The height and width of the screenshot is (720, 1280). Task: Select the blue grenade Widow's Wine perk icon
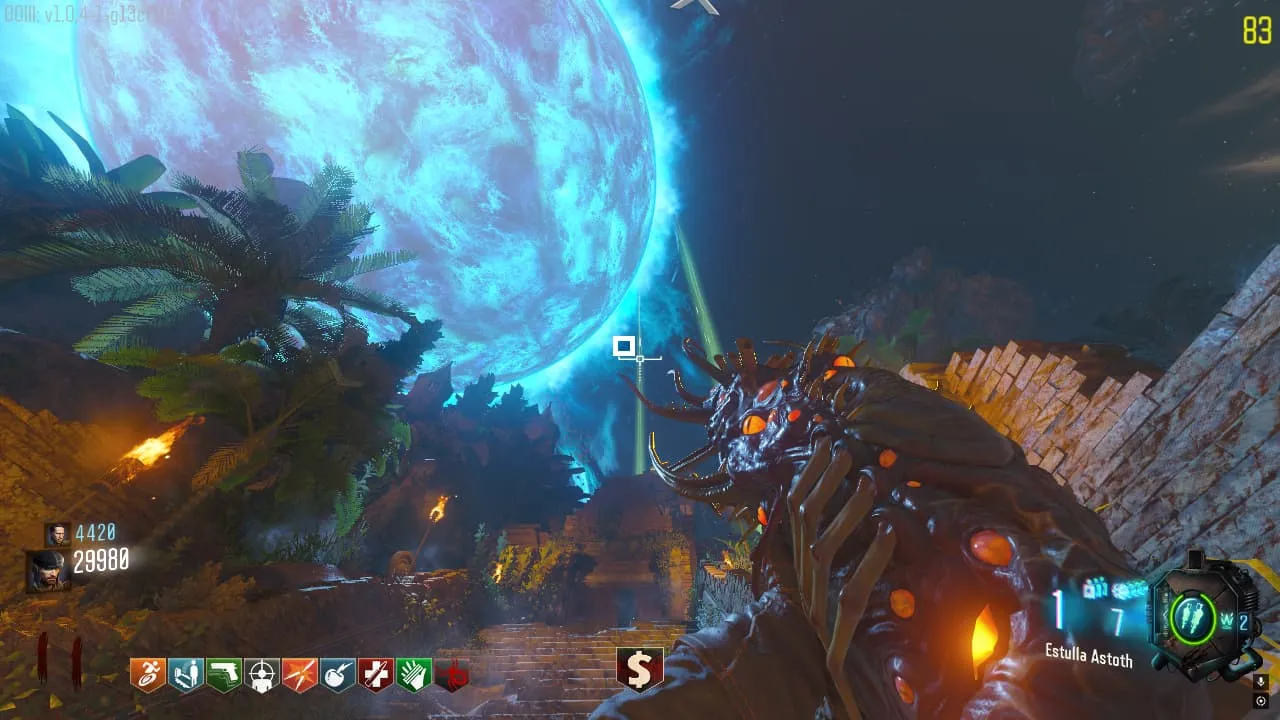pos(338,675)
